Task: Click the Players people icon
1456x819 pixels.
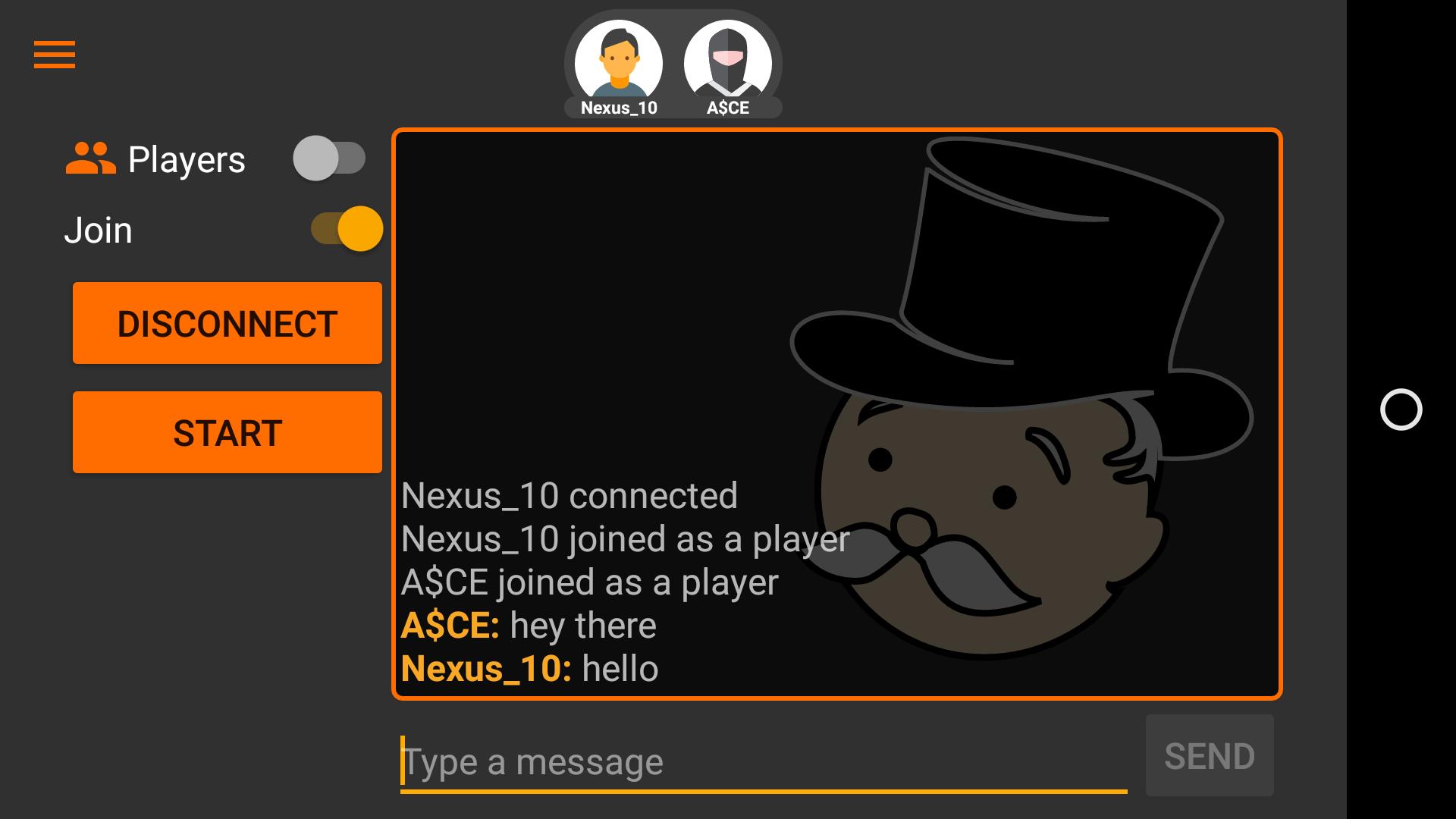Action: click(89, 157)
